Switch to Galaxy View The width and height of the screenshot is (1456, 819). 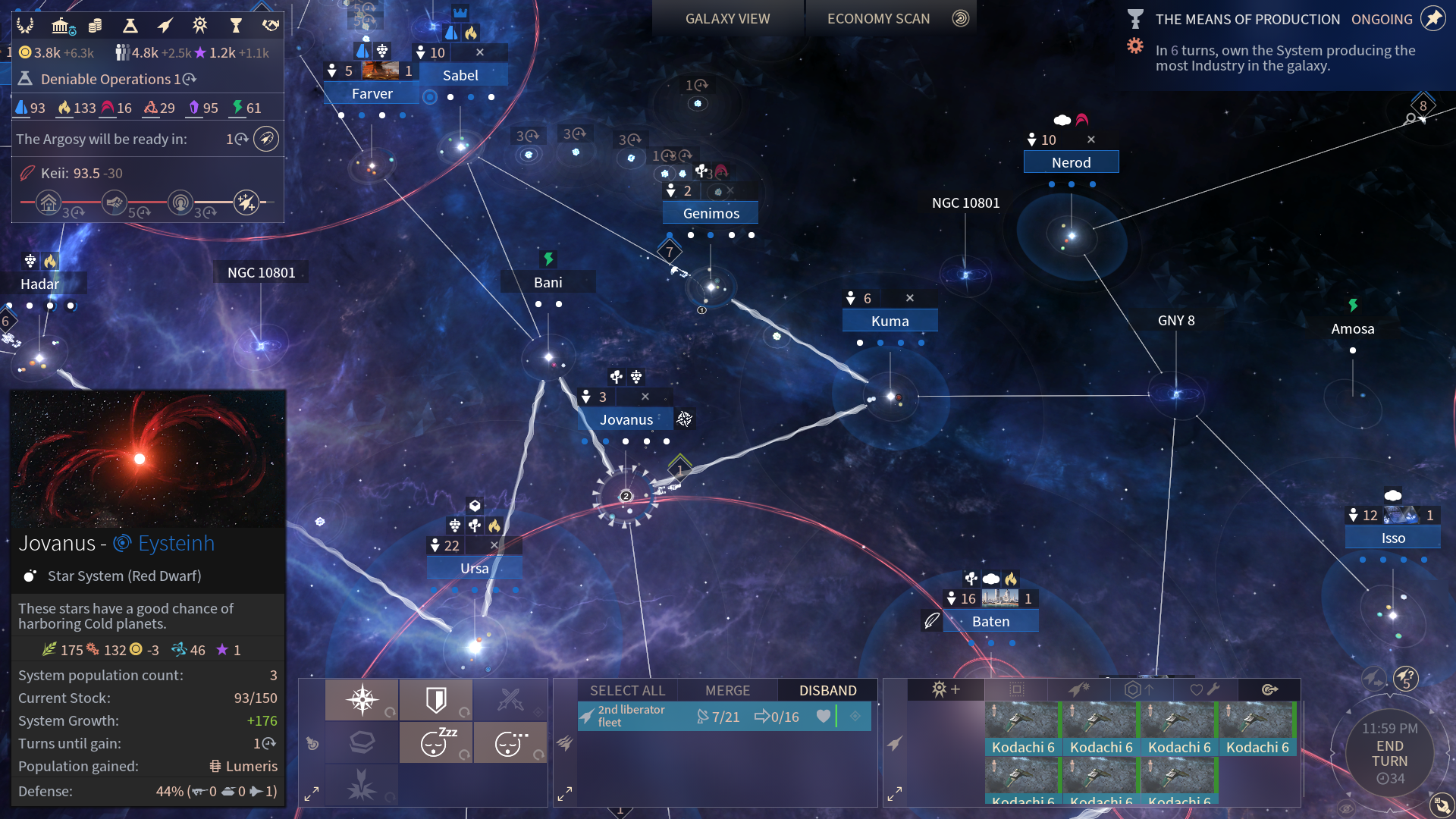[727, 19]
